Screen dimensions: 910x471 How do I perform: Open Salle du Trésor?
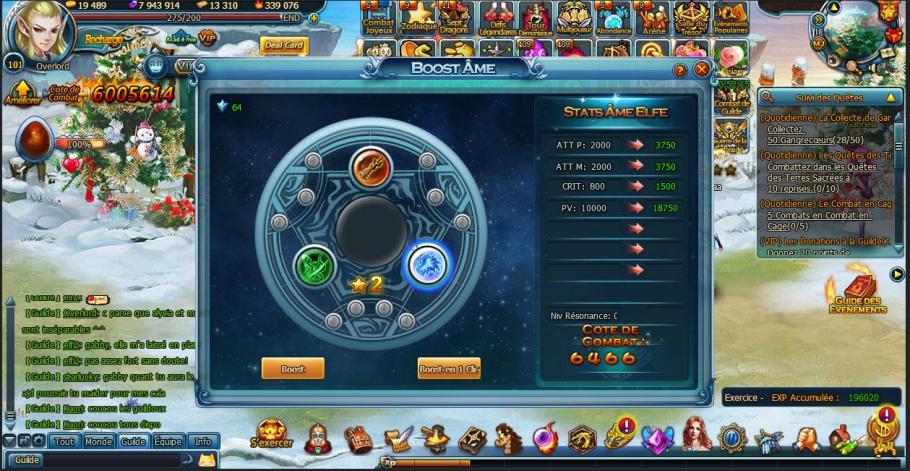tap(692, 17)
